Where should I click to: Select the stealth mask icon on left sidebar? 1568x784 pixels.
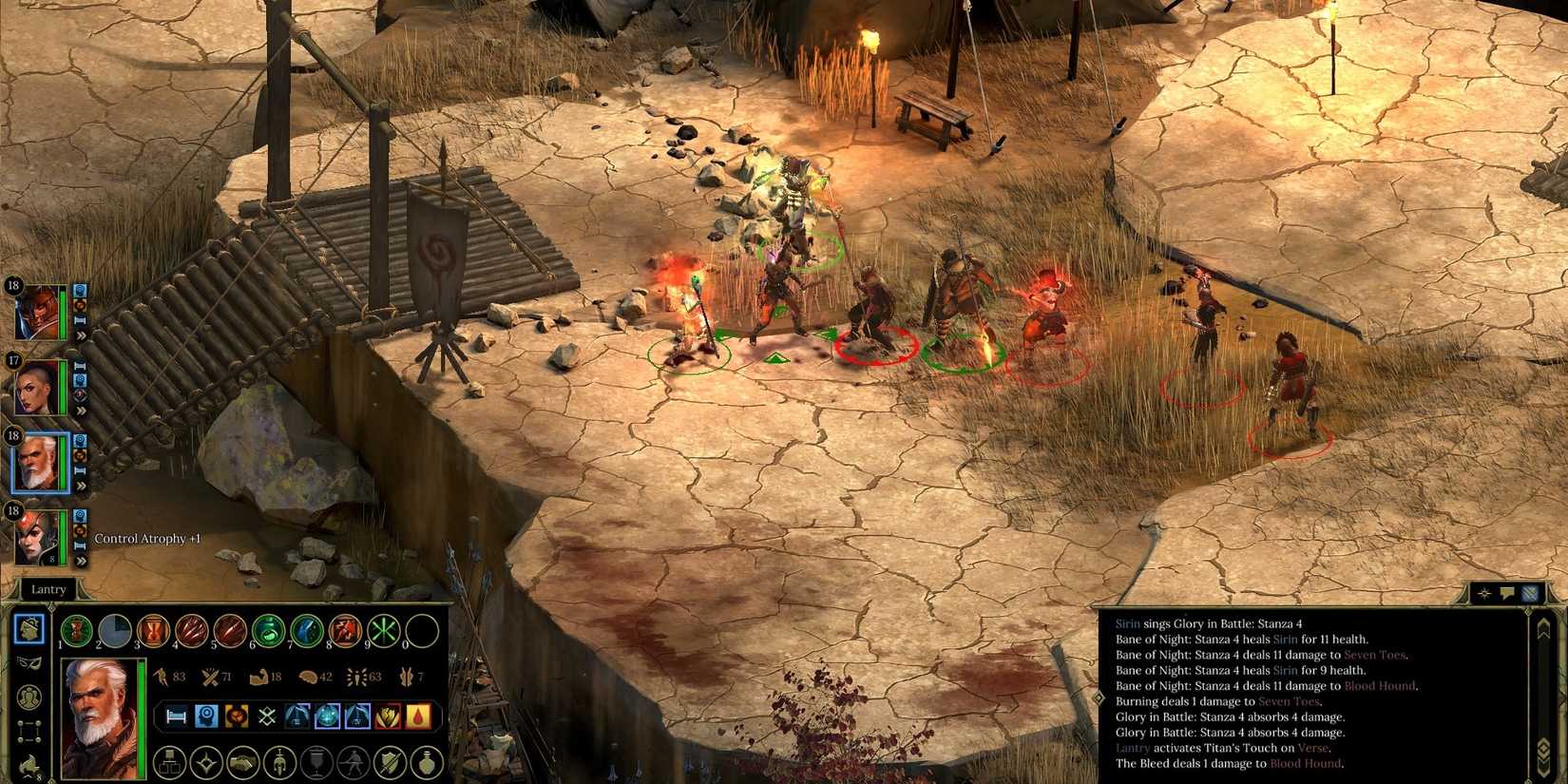(x=29, y=664)
